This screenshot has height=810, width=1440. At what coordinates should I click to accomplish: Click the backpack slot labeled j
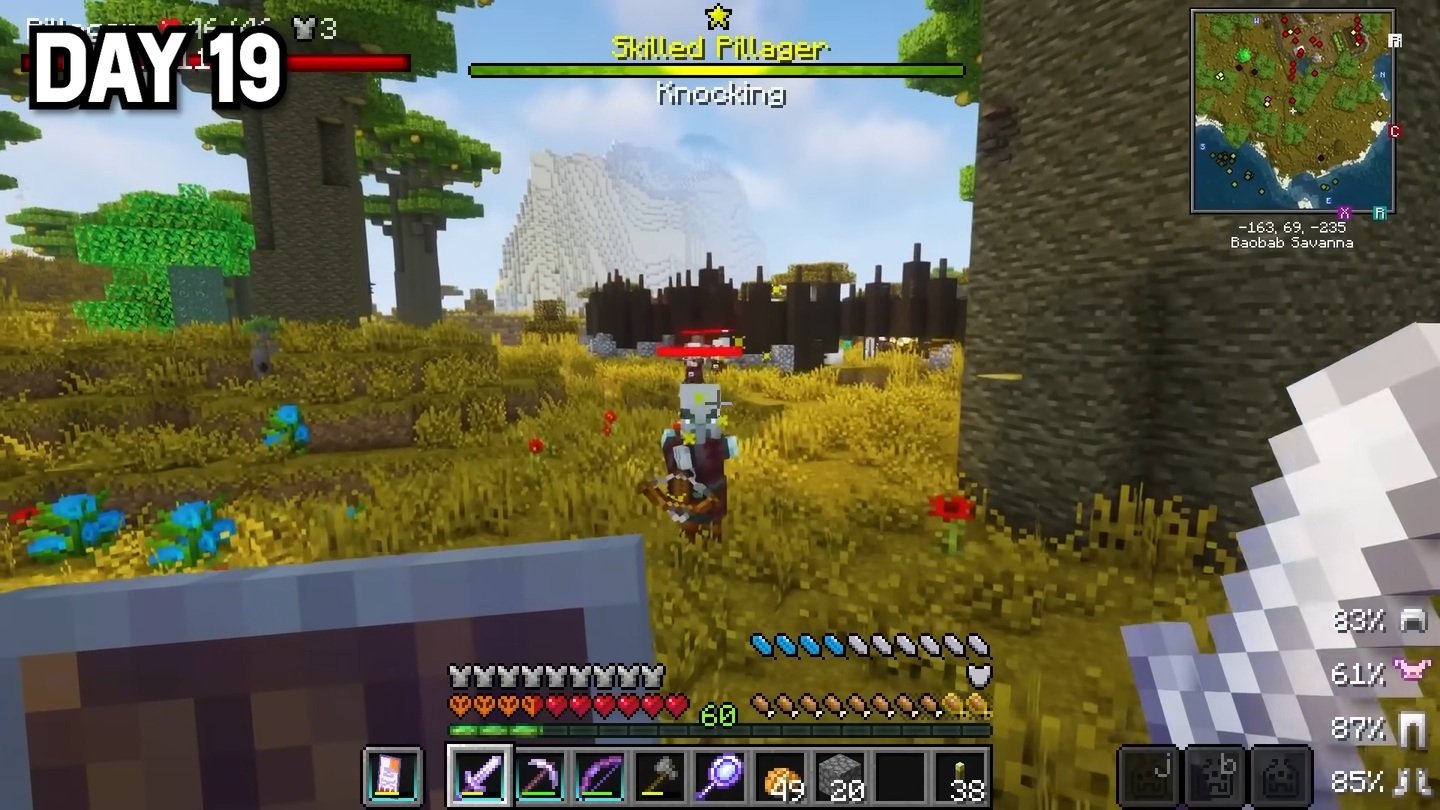pos(1148,776)
